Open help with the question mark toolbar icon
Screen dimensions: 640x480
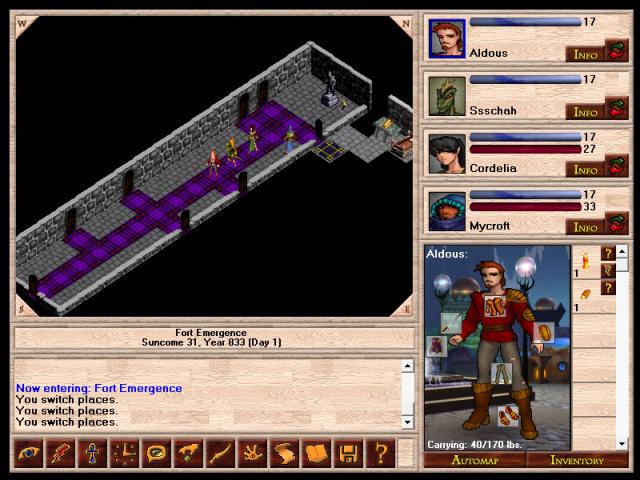click(x=379, y=454)
